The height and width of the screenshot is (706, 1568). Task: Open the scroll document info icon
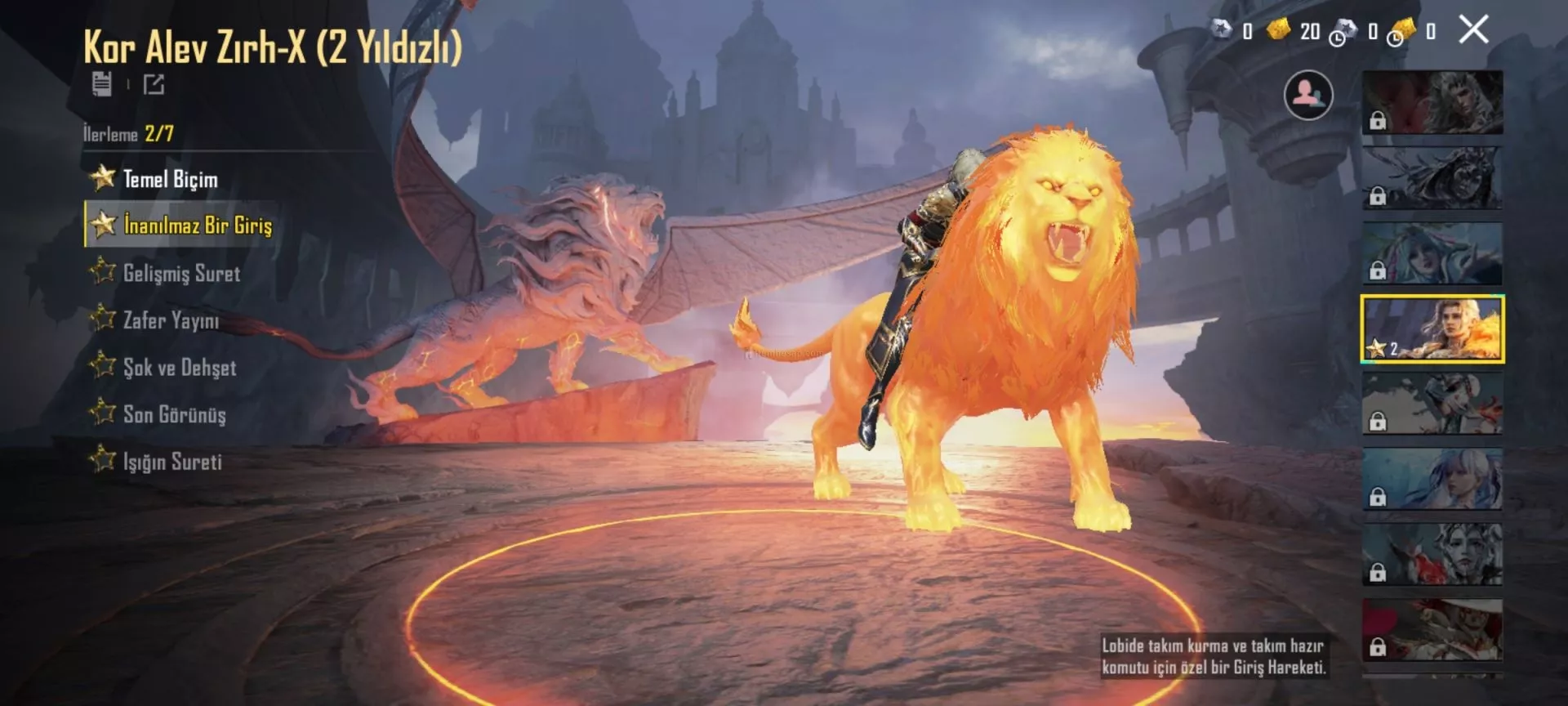[x=102, y=83]
